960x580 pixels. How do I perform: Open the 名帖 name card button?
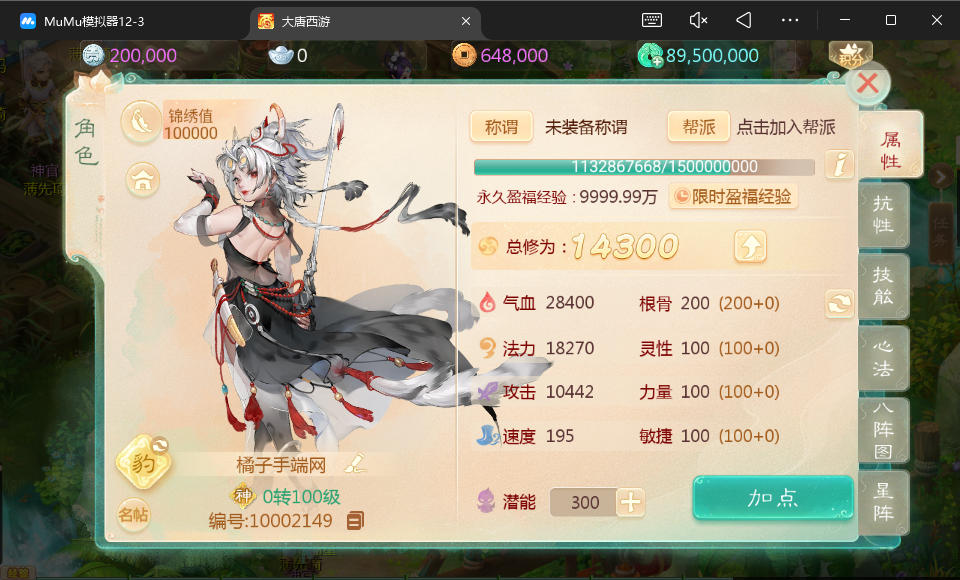click(x=133, y=516)
